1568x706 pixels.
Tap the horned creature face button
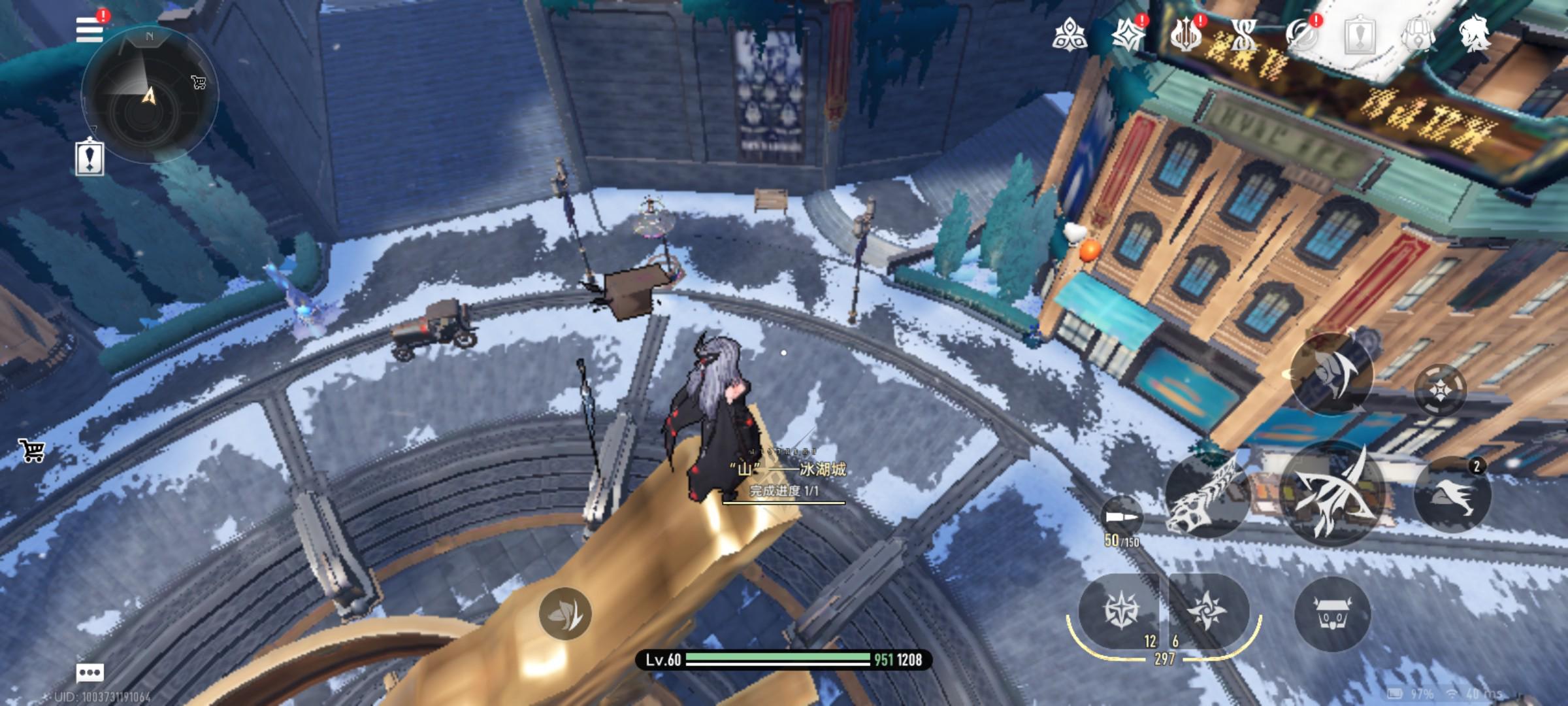(x=1331, y=613)
